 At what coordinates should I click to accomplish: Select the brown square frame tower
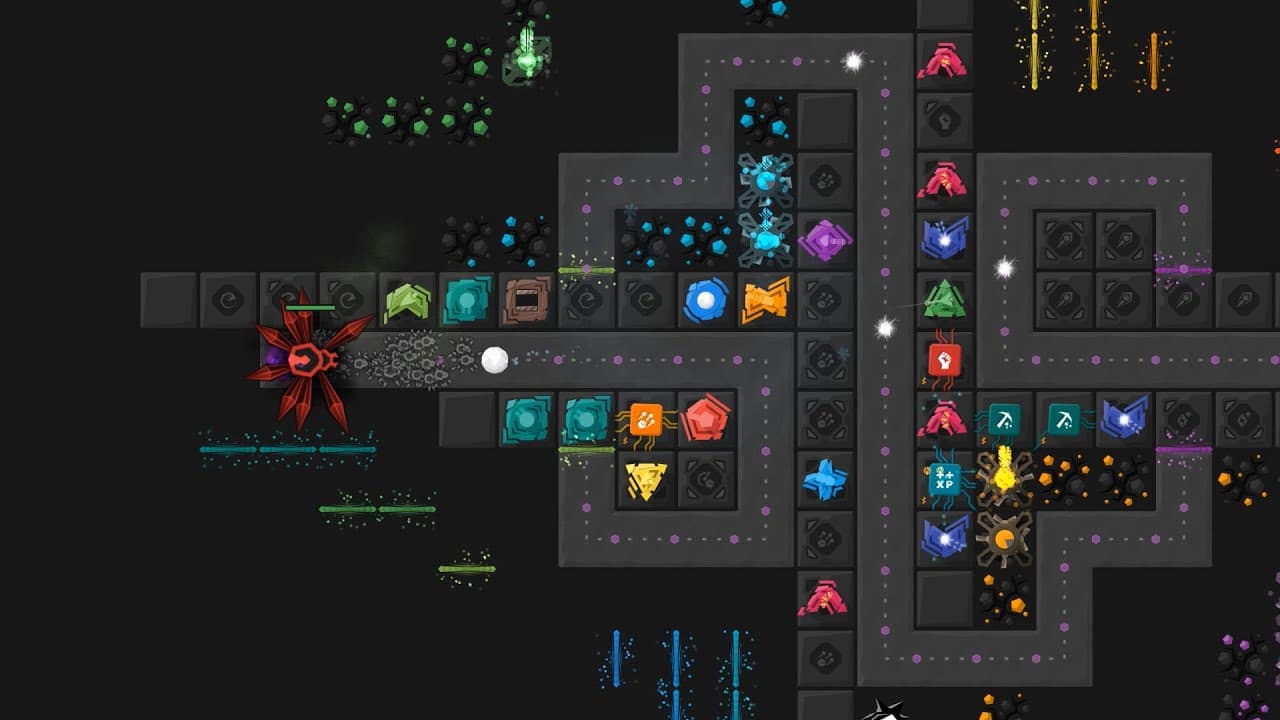[x=526, y=300]
